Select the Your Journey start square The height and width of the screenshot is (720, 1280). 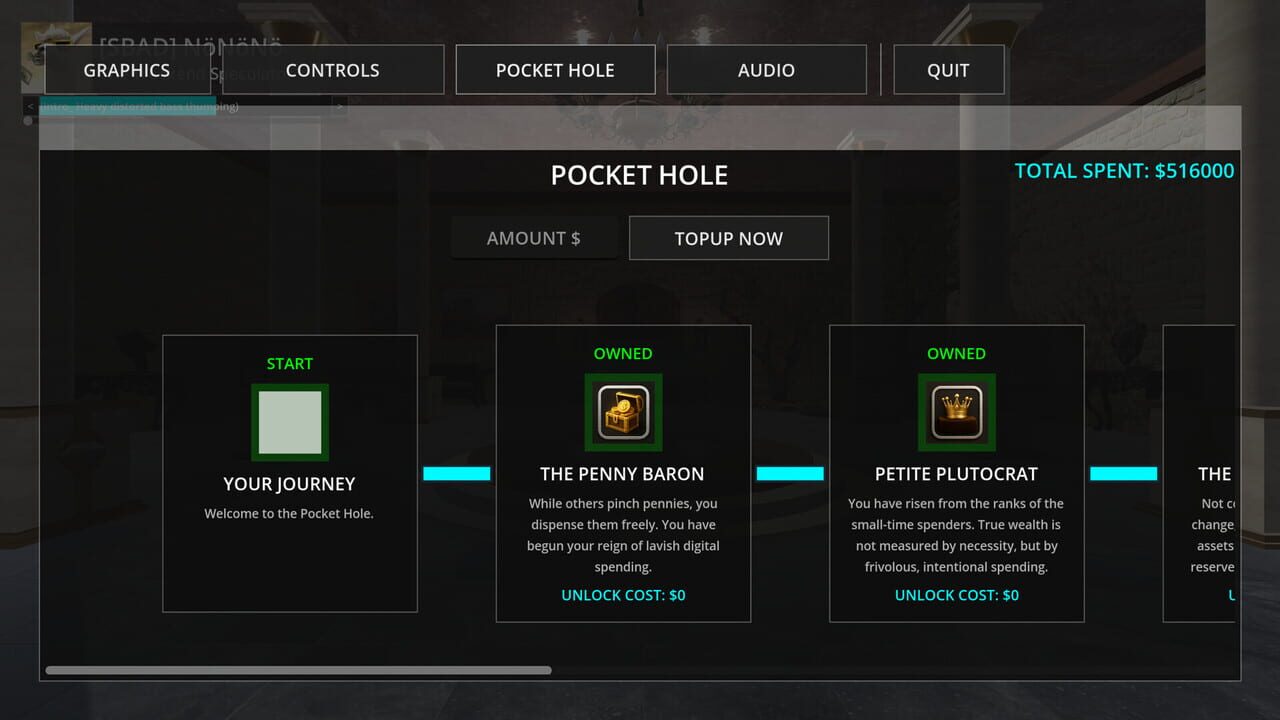[290, 422]
